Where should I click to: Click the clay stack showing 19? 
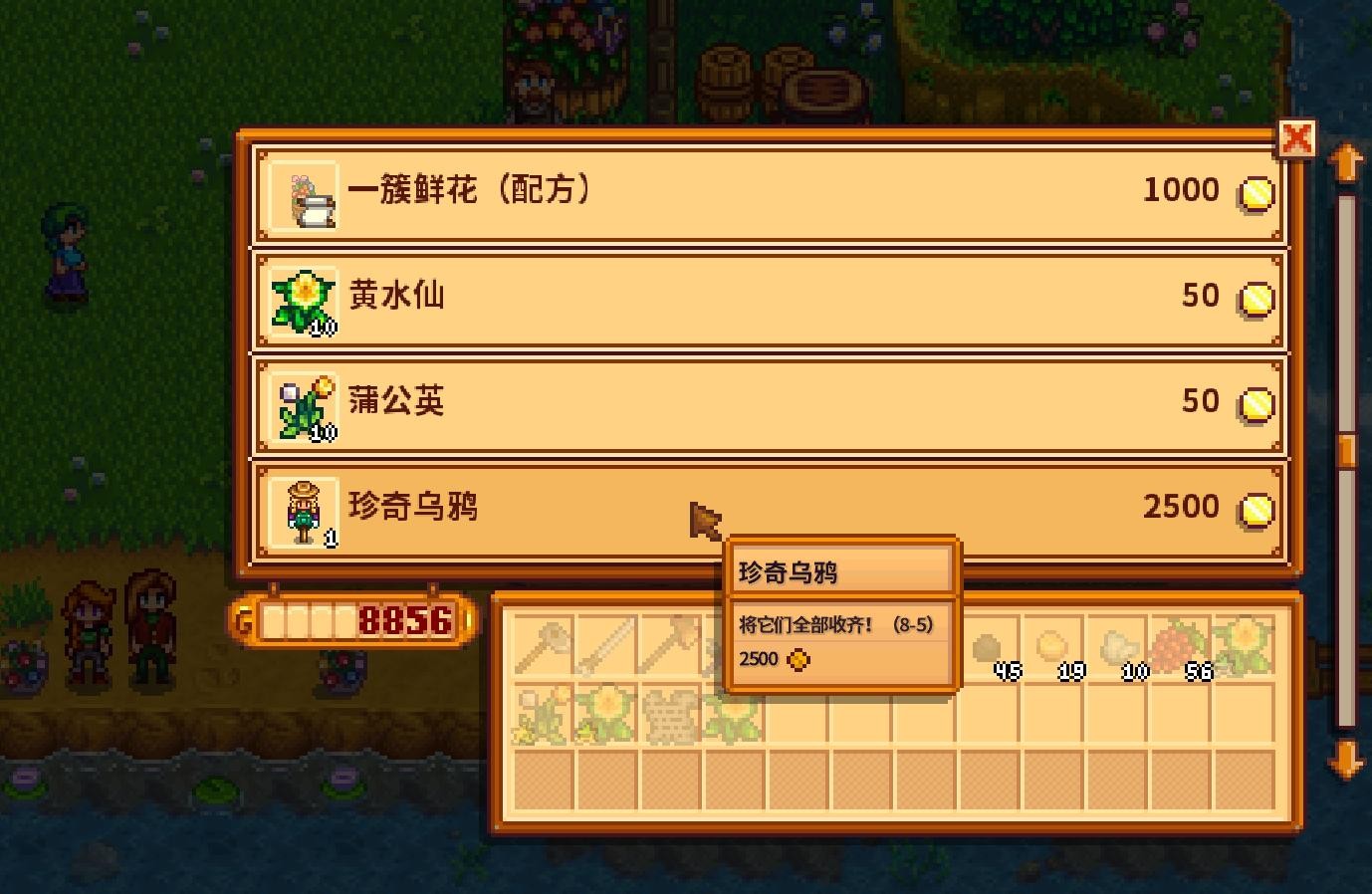[x=1055, y=647]
